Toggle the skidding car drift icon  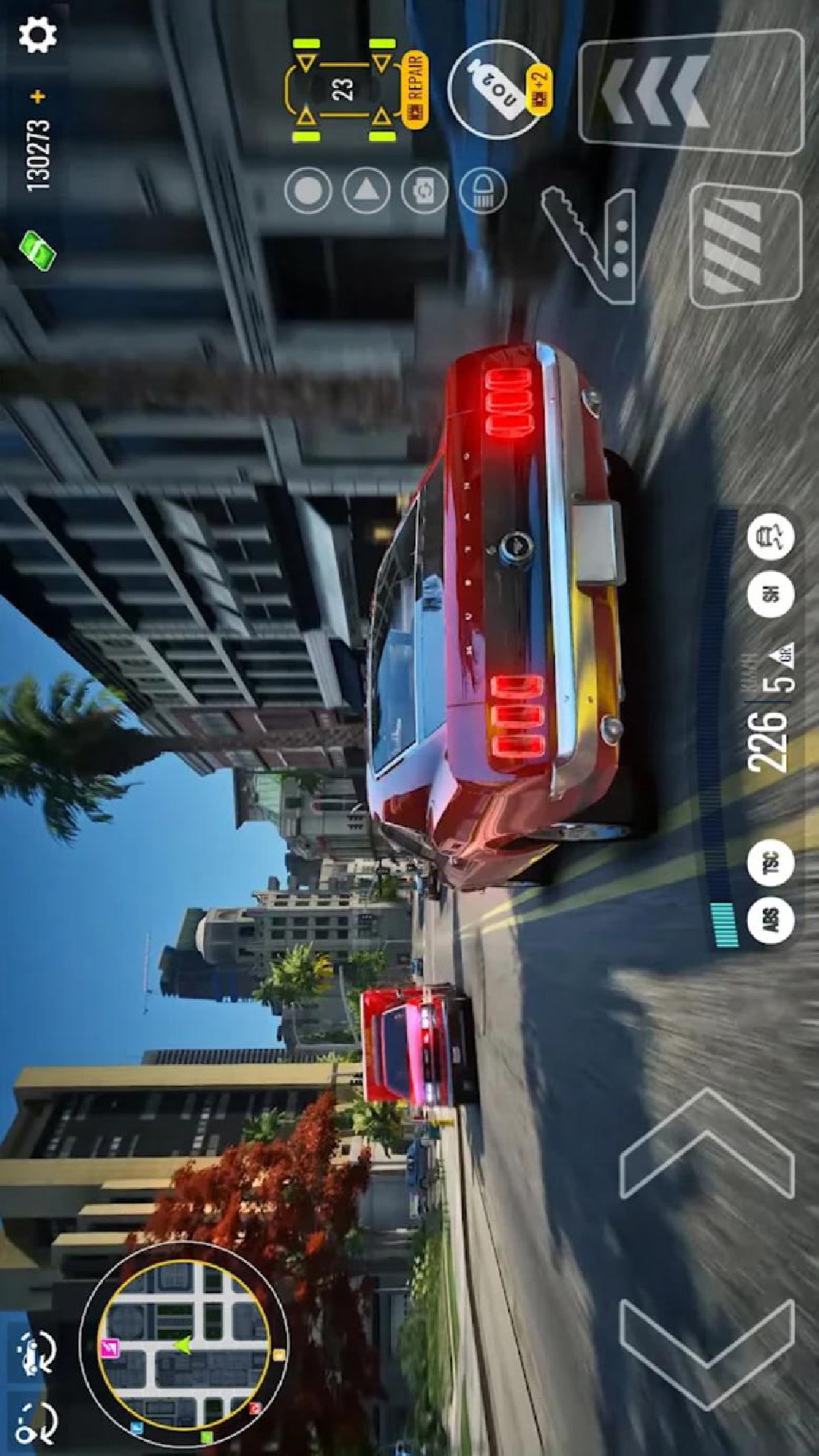pyautogui.click(x=770, y=537)
